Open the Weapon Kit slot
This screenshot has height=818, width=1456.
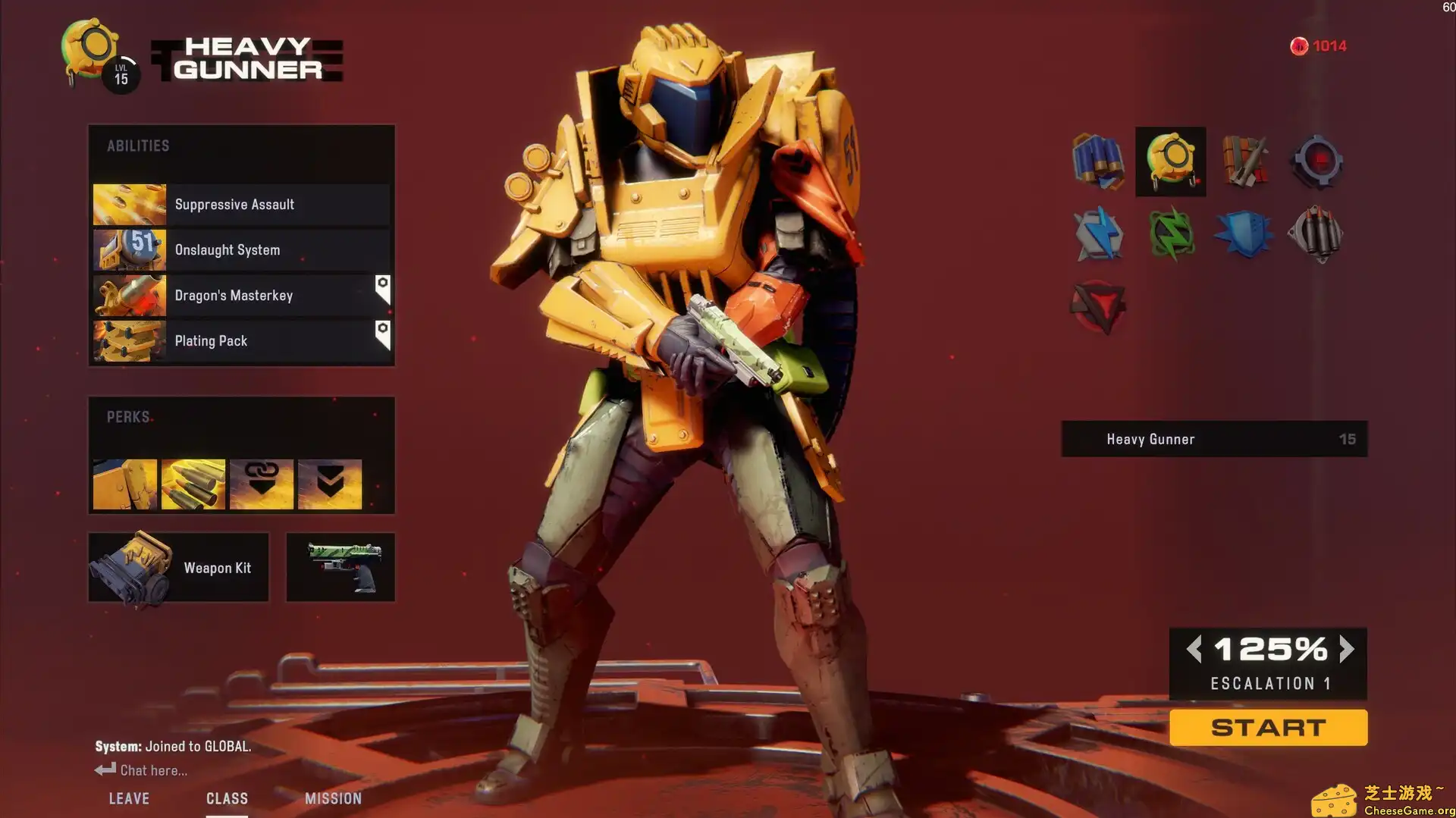[179, 568]
